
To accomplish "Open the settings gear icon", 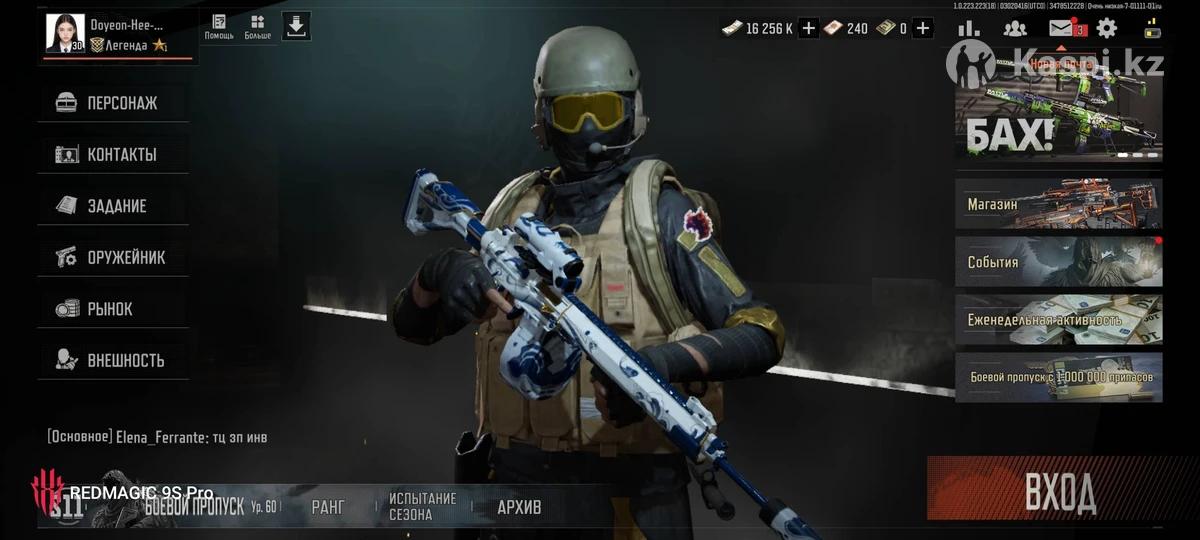I will point(1107,28).
